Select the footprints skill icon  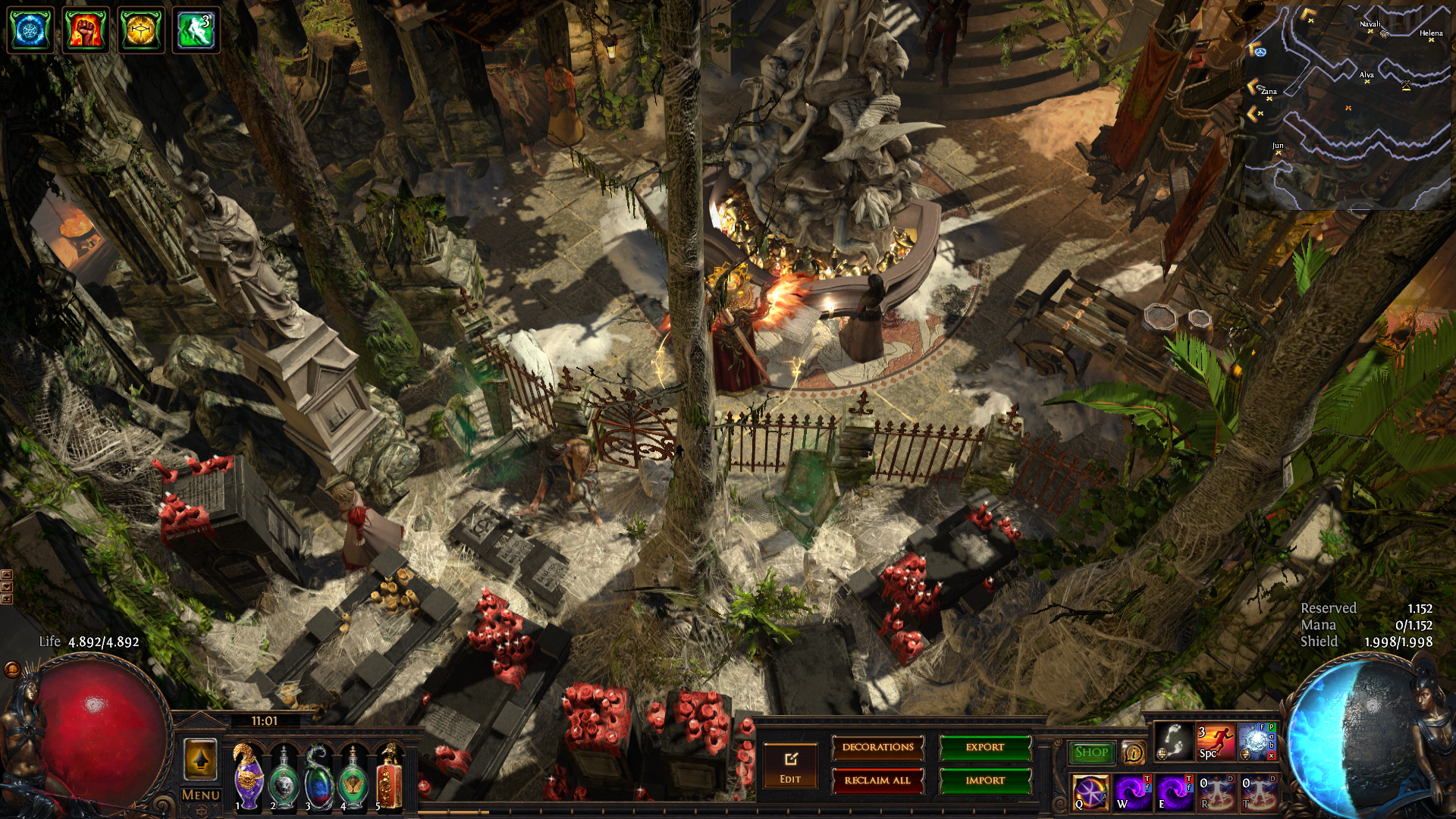(x=1173, y=742)
